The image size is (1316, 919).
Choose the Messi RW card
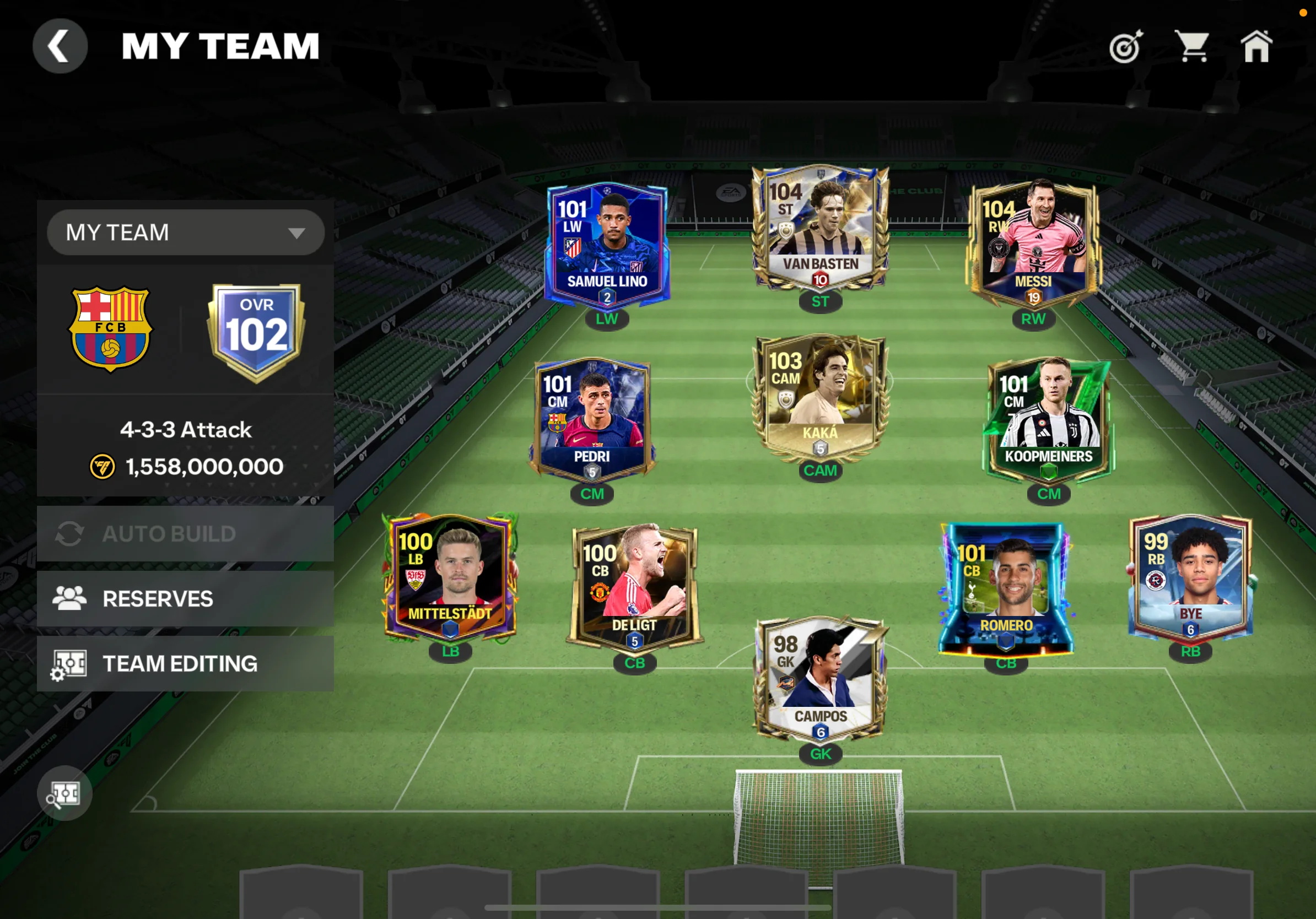click(1033, 244)
